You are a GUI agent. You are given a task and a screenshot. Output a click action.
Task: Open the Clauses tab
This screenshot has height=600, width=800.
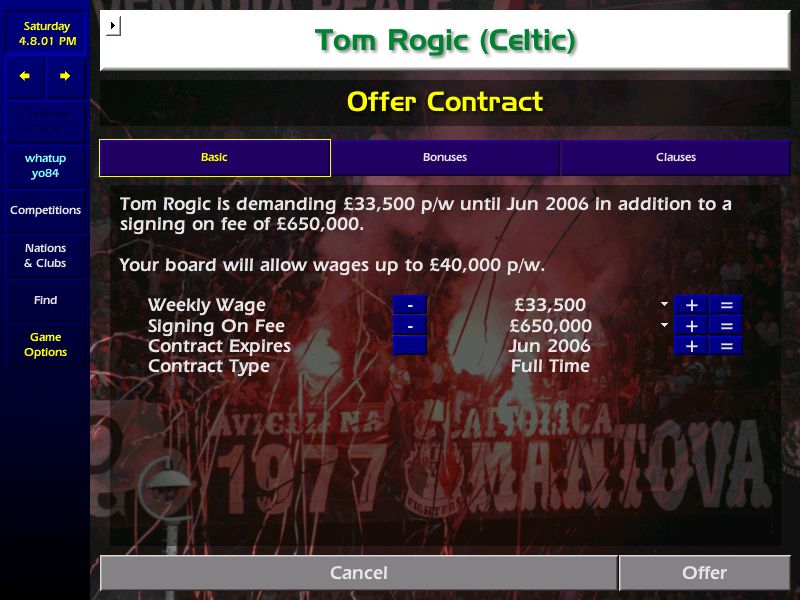(676, 158)
